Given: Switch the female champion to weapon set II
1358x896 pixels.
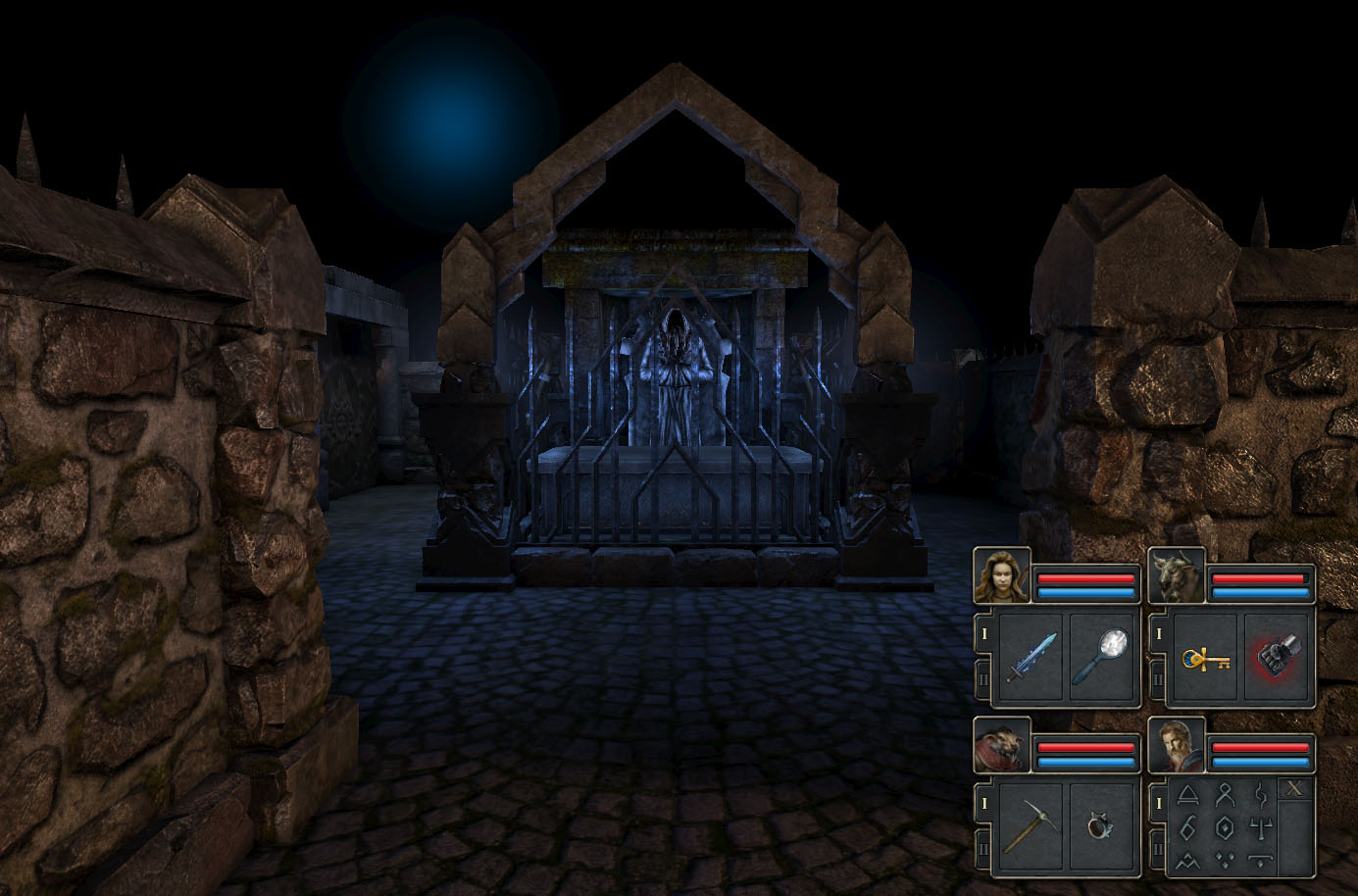Looking at the screenshot, I should pyautogui.click(x=983, y=677).
